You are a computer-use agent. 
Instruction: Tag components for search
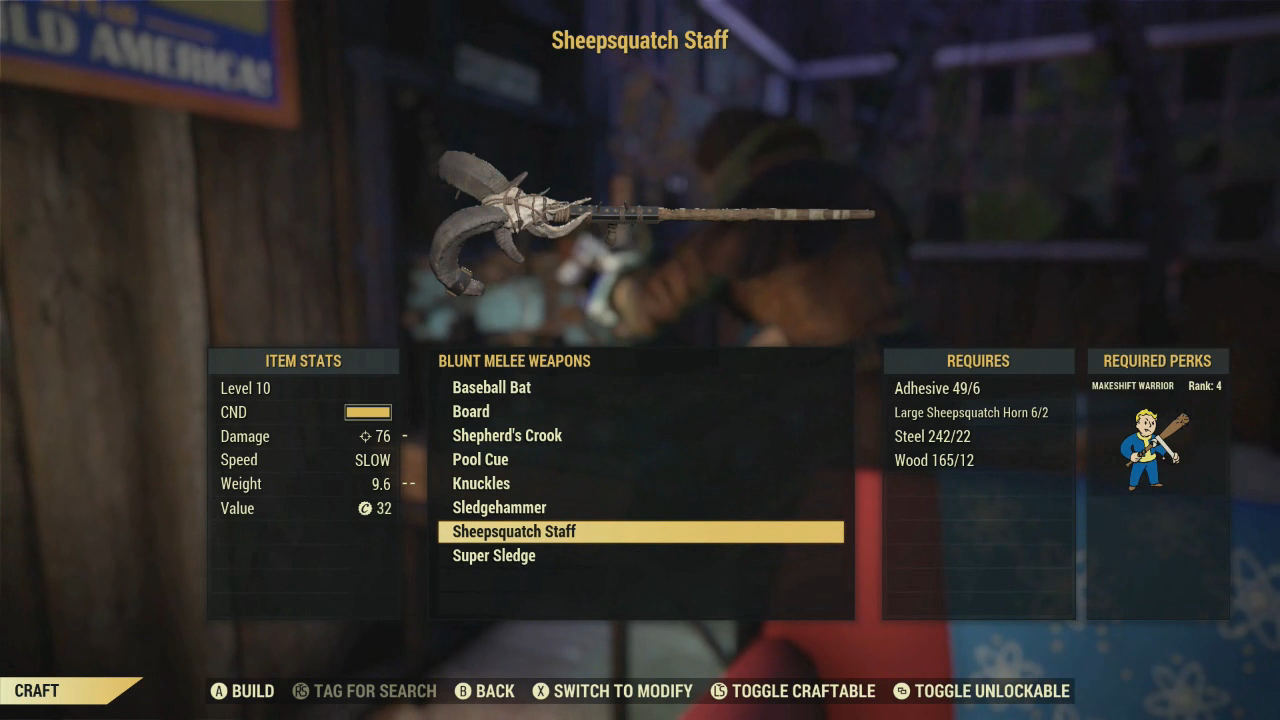pos(364,691)
